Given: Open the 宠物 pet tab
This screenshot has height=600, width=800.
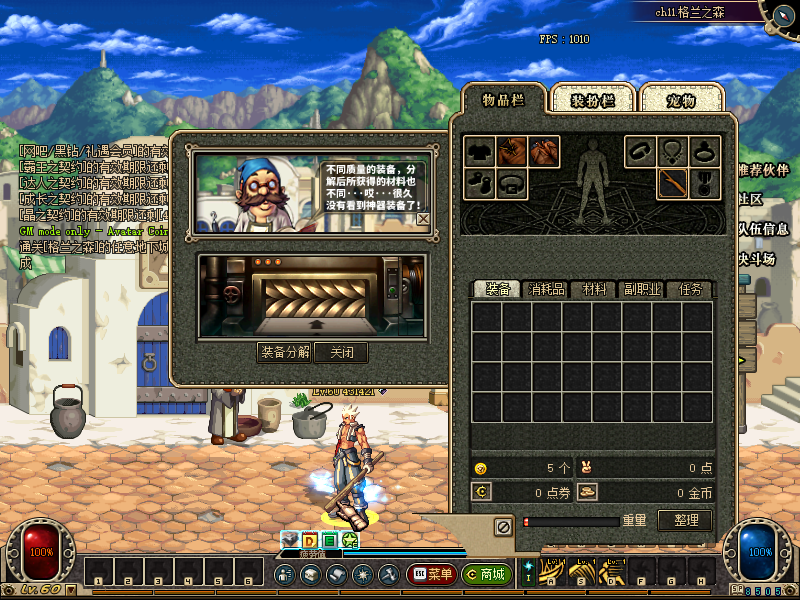Looking at the screenshot, I should 681,100.
